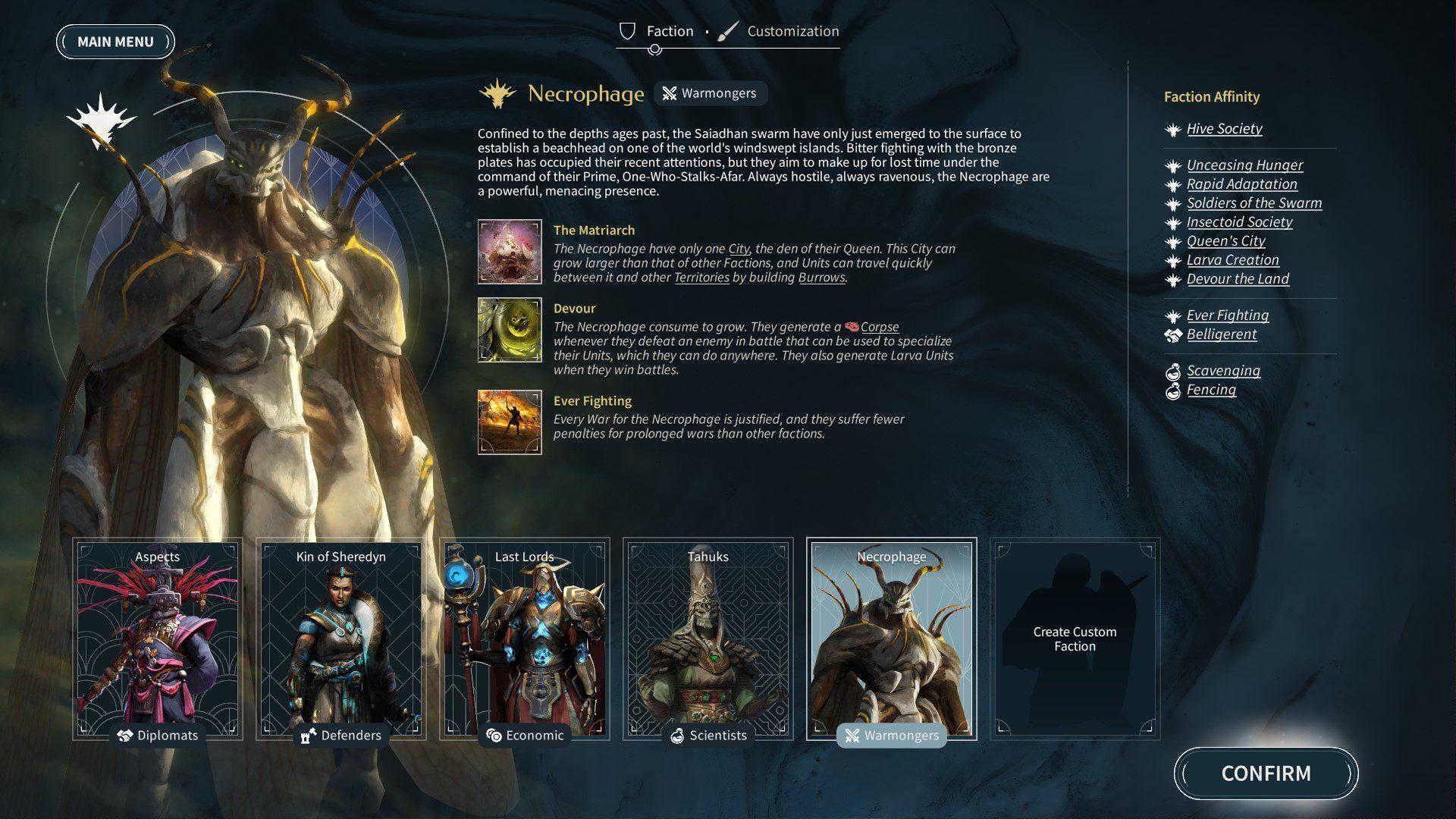The image size is (1456, 819).
Task: Choose the Necrophage faction card
Action: click(892, 639)
